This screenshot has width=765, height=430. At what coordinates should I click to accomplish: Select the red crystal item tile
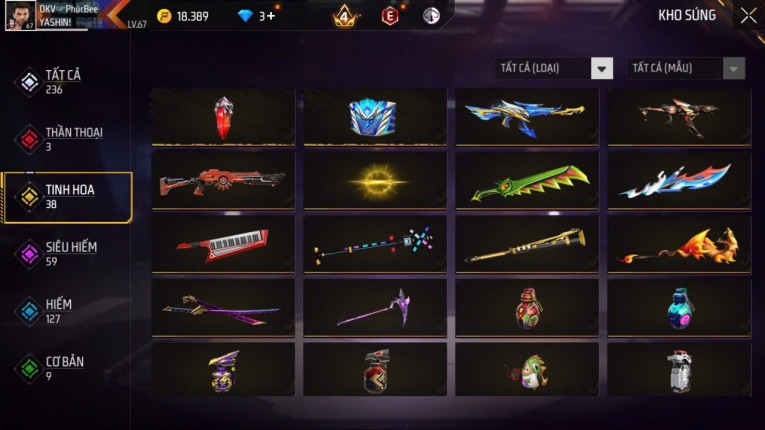coord(223,117)
